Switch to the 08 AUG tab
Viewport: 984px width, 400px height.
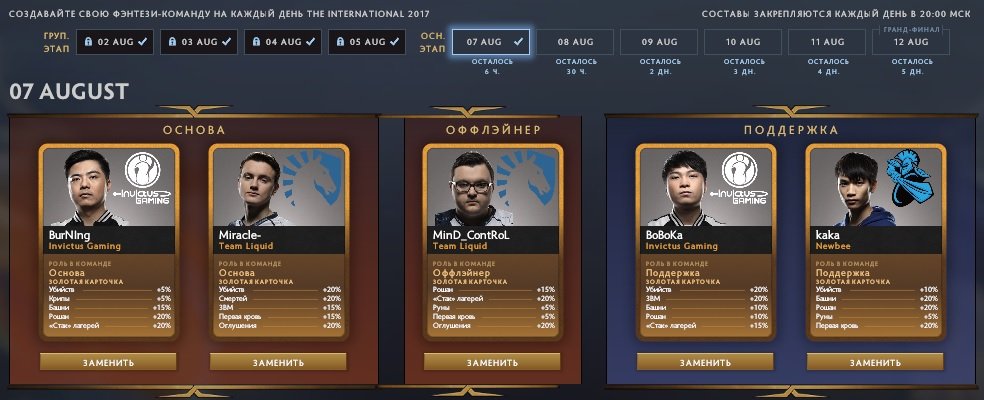coord(576,42)
